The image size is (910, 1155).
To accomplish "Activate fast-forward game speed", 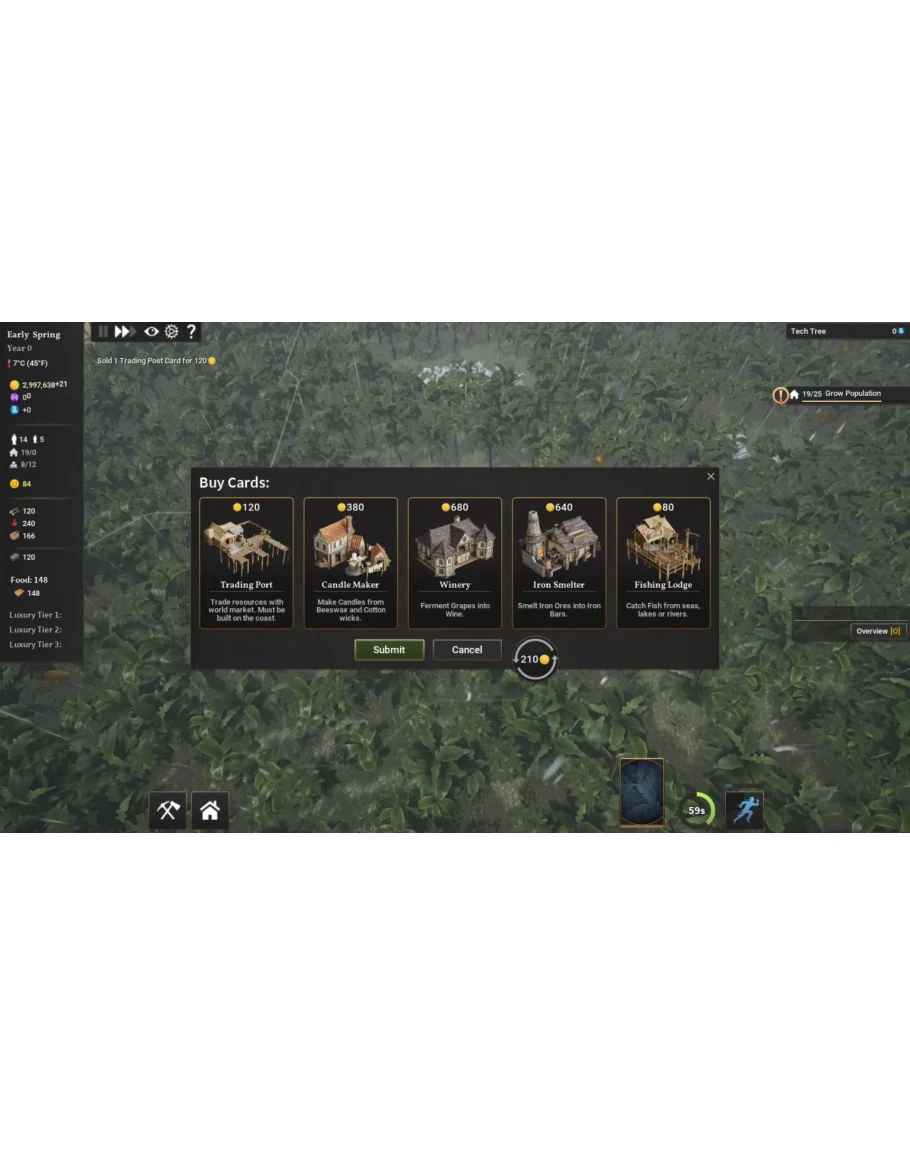I will pyautogui.click(x=125, y=331).
